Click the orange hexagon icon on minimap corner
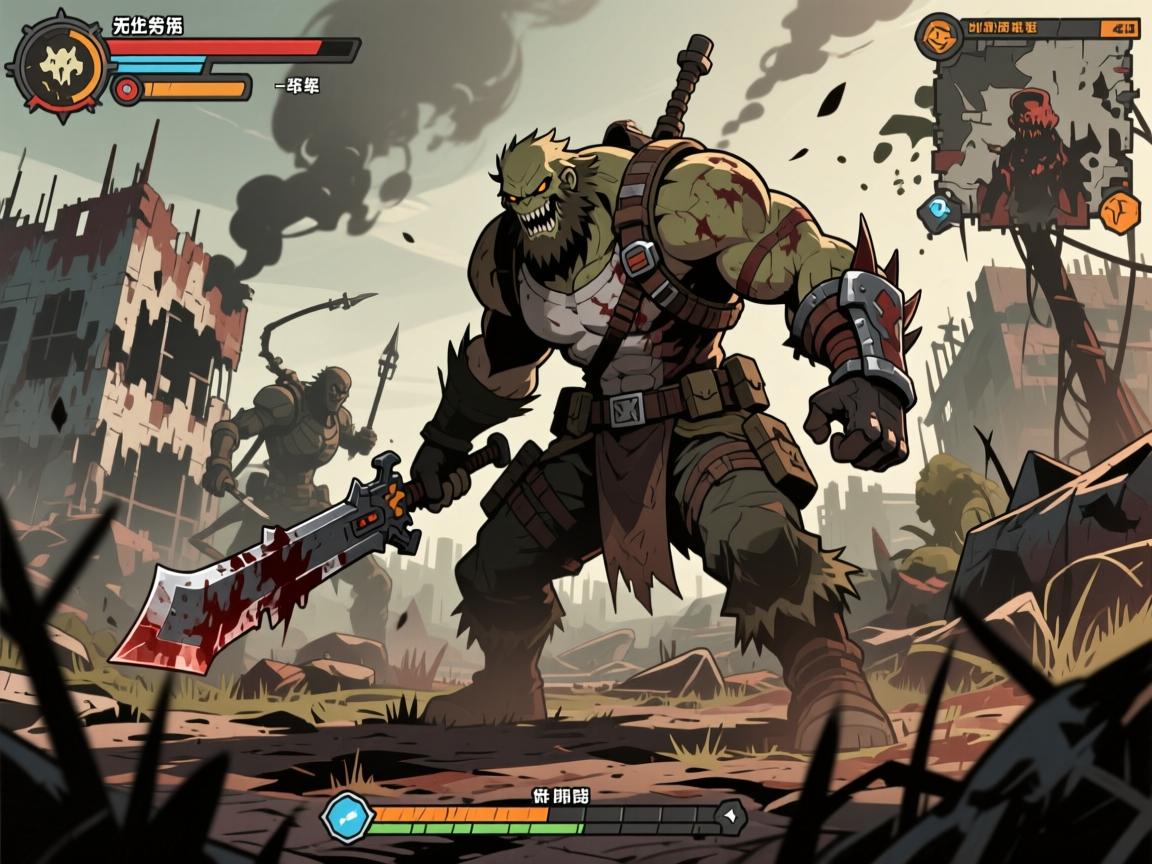The width and height of the screenshot is (1152, 864). pos(1120,210)
